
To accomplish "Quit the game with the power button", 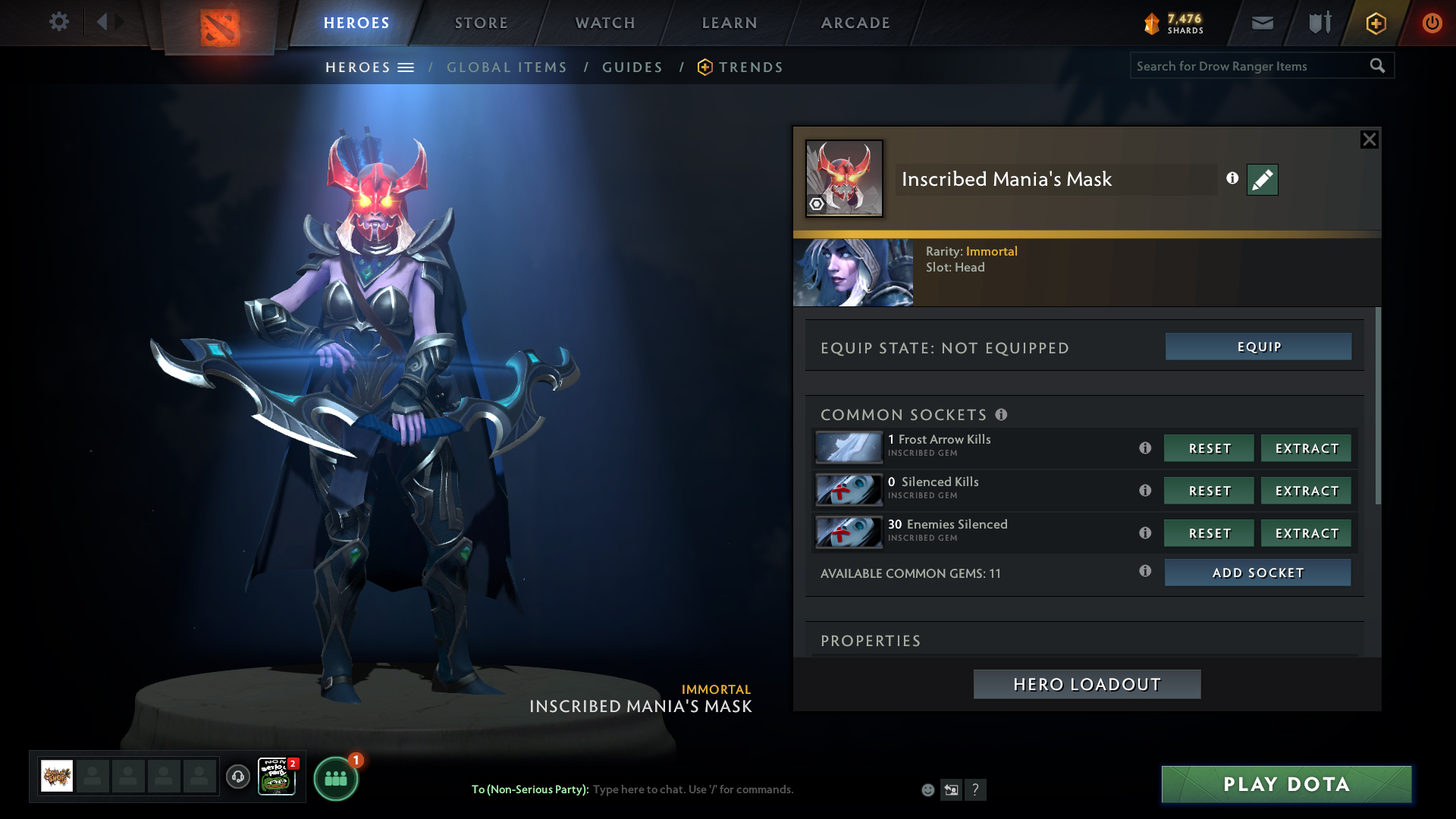I will click(x=1432, y=23).
